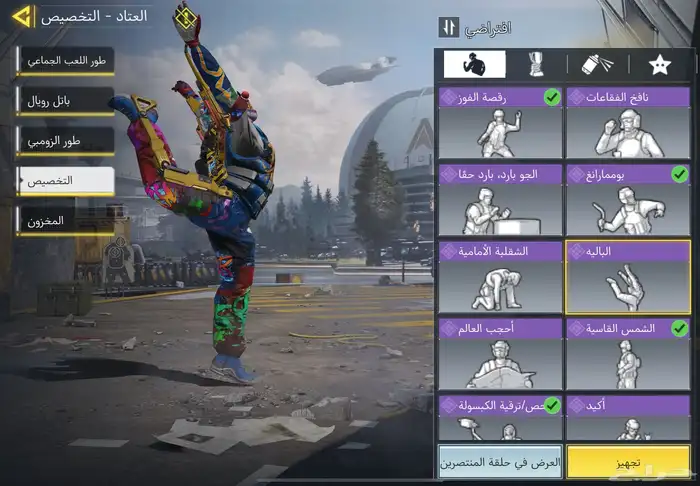Choose the بوممارانغ emote tile

628,199
